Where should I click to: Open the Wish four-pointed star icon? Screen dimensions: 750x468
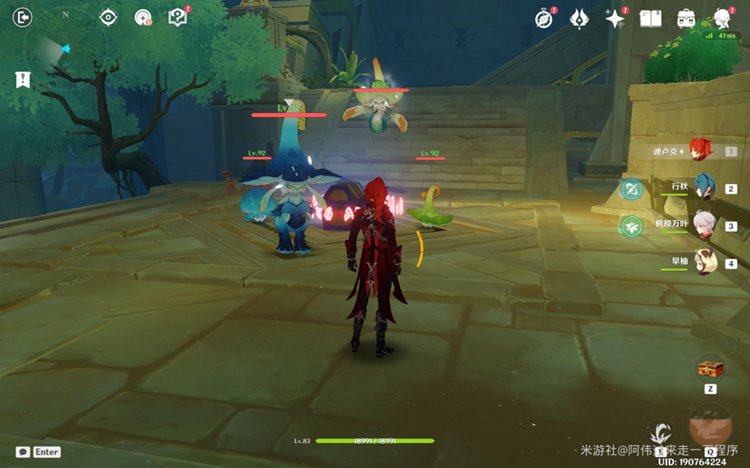coord(615,18)
